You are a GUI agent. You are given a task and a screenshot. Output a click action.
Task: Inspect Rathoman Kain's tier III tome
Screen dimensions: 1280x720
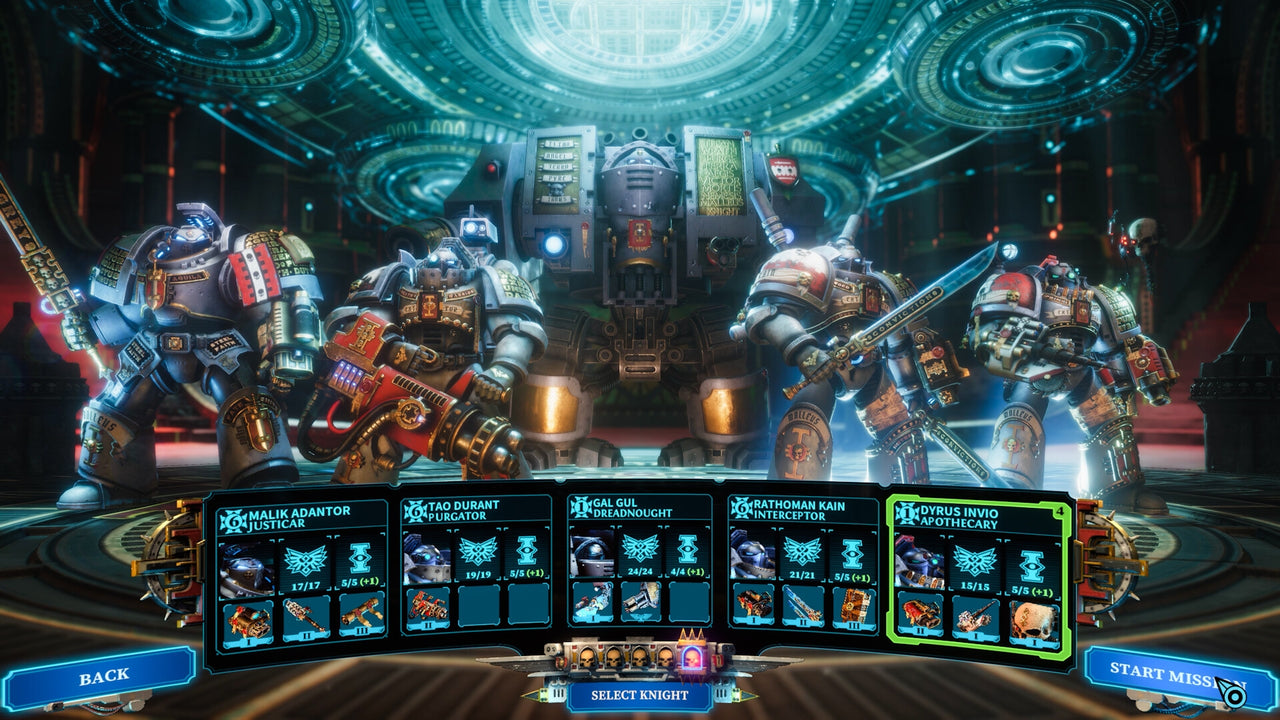tap(854, 608)
